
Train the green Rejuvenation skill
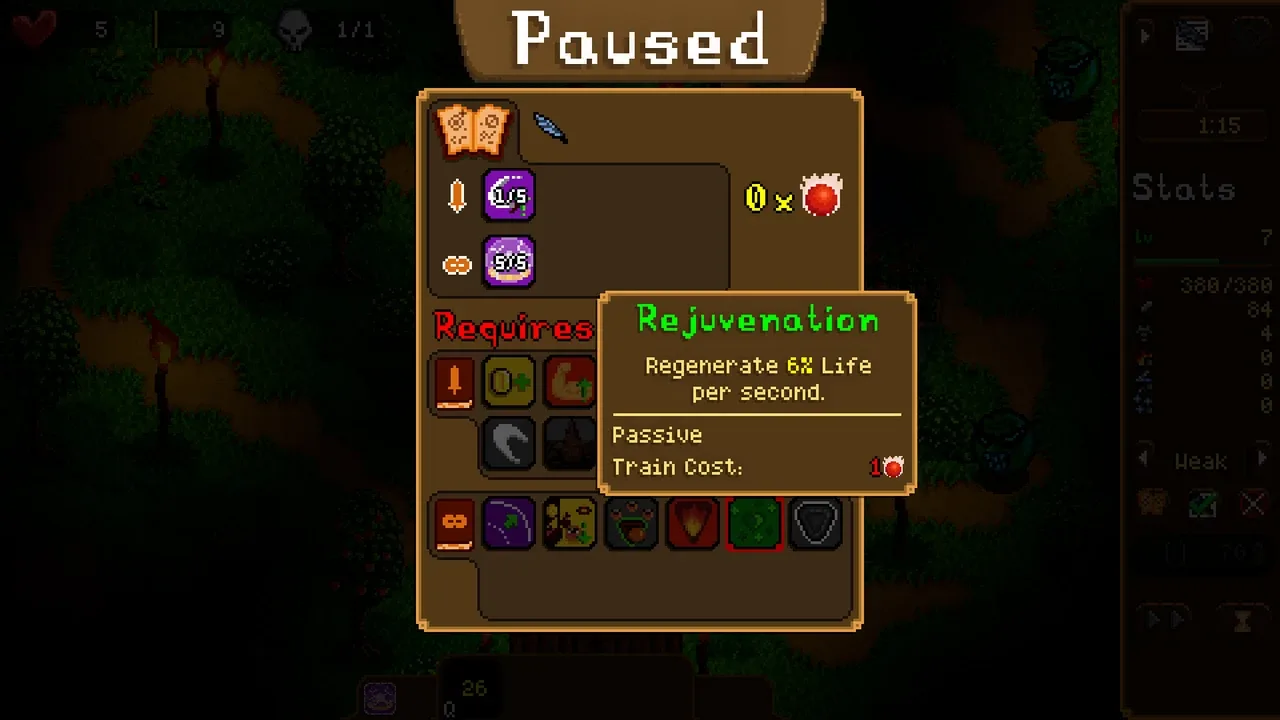click(754, 523)
